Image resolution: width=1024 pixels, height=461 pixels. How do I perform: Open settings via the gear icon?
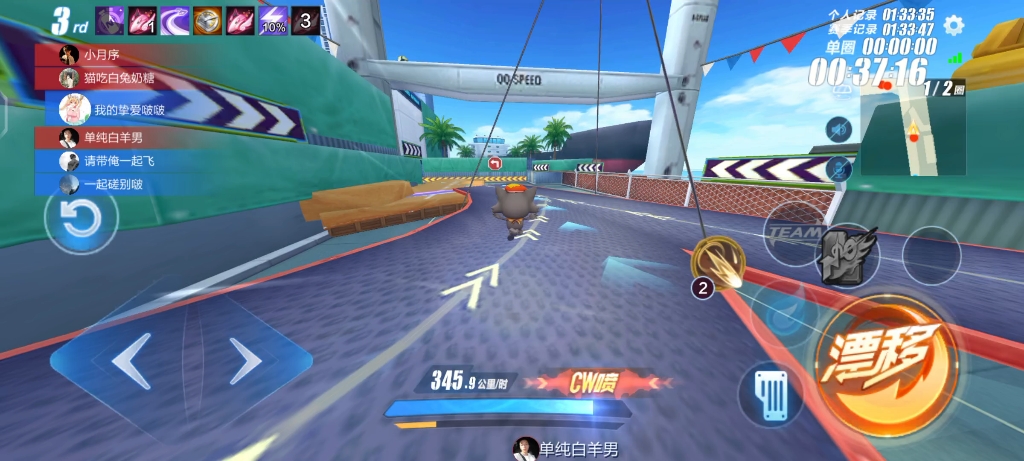point(954,25)
